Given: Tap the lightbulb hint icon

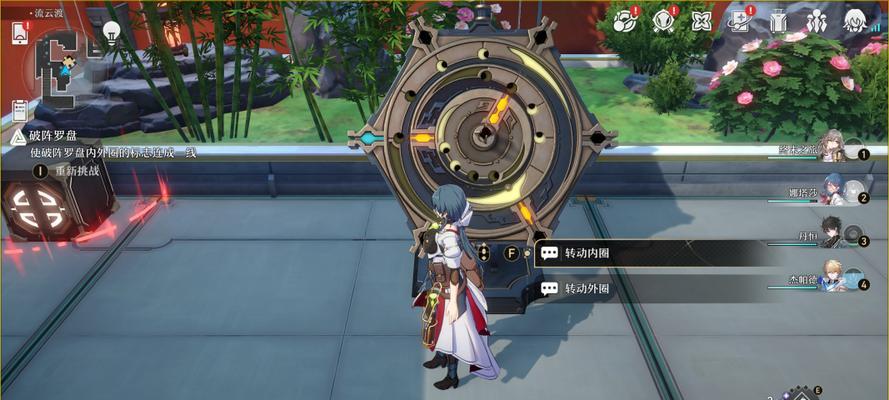Looking at the screenshot, I should point(112,31).
